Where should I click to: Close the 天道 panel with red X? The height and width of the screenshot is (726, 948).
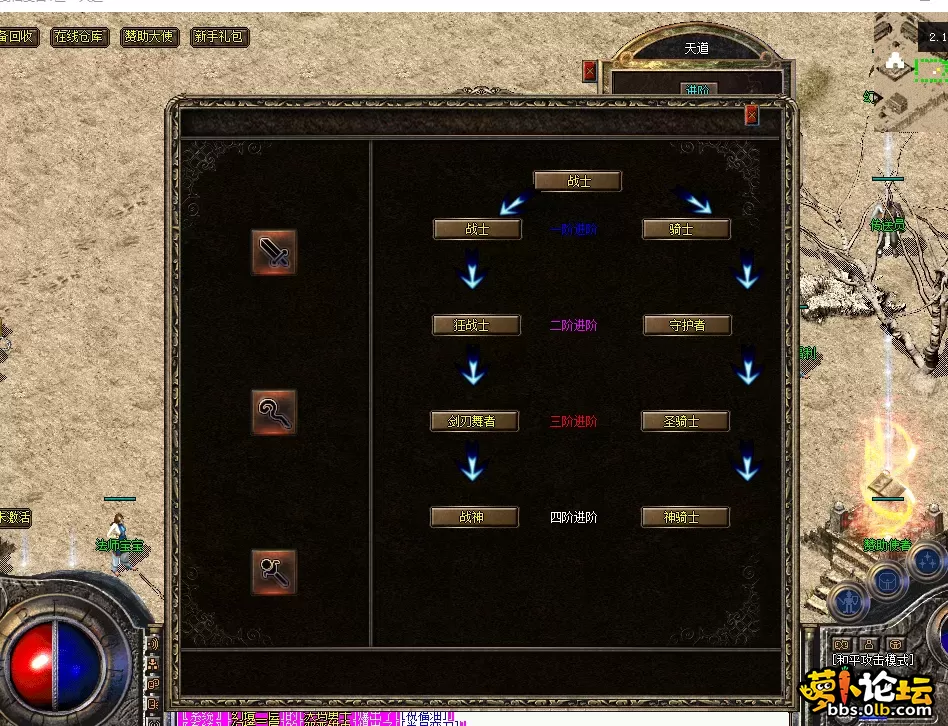[x=589, y=71]
